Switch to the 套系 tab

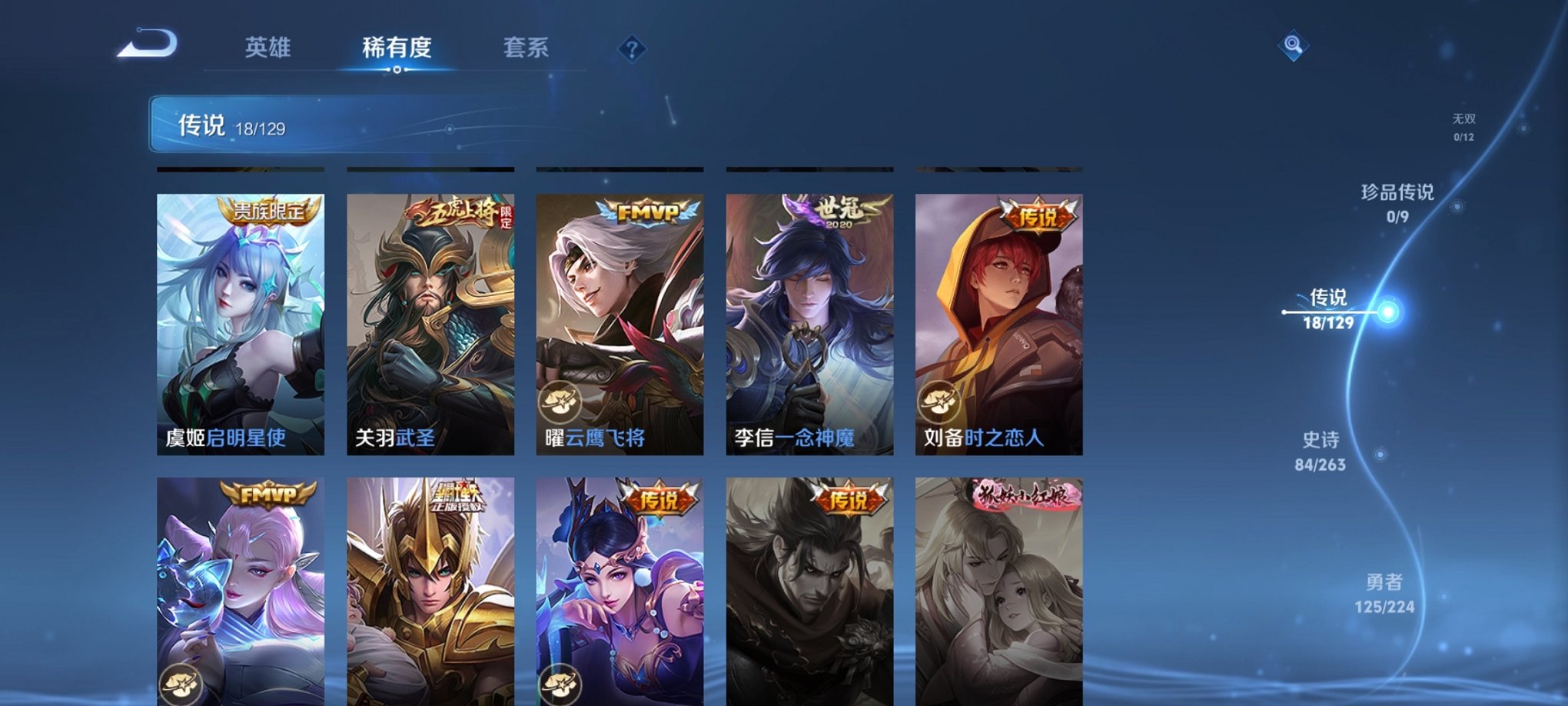[534, 48]
